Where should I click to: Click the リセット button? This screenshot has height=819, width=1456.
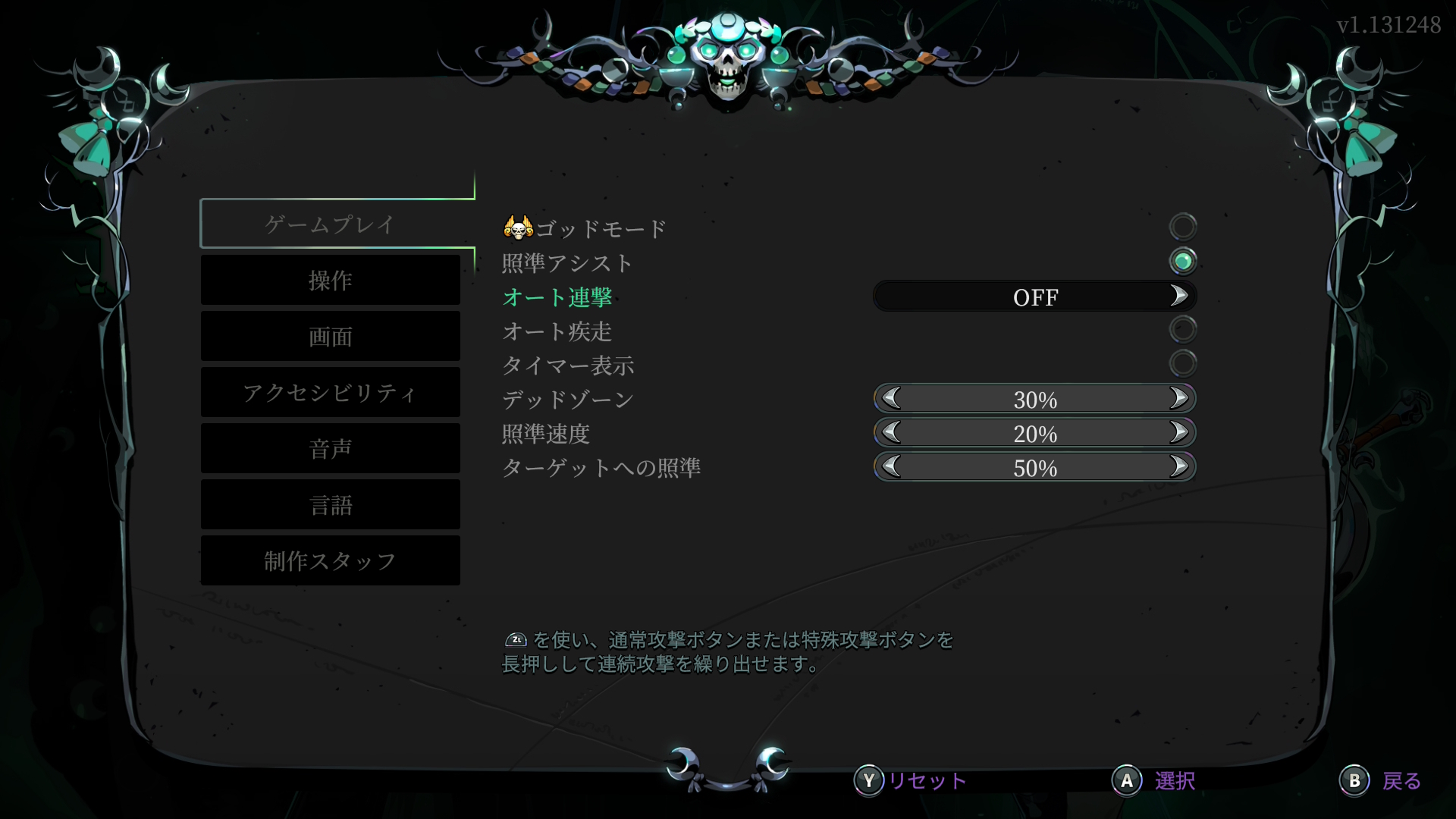click(910, 780)
